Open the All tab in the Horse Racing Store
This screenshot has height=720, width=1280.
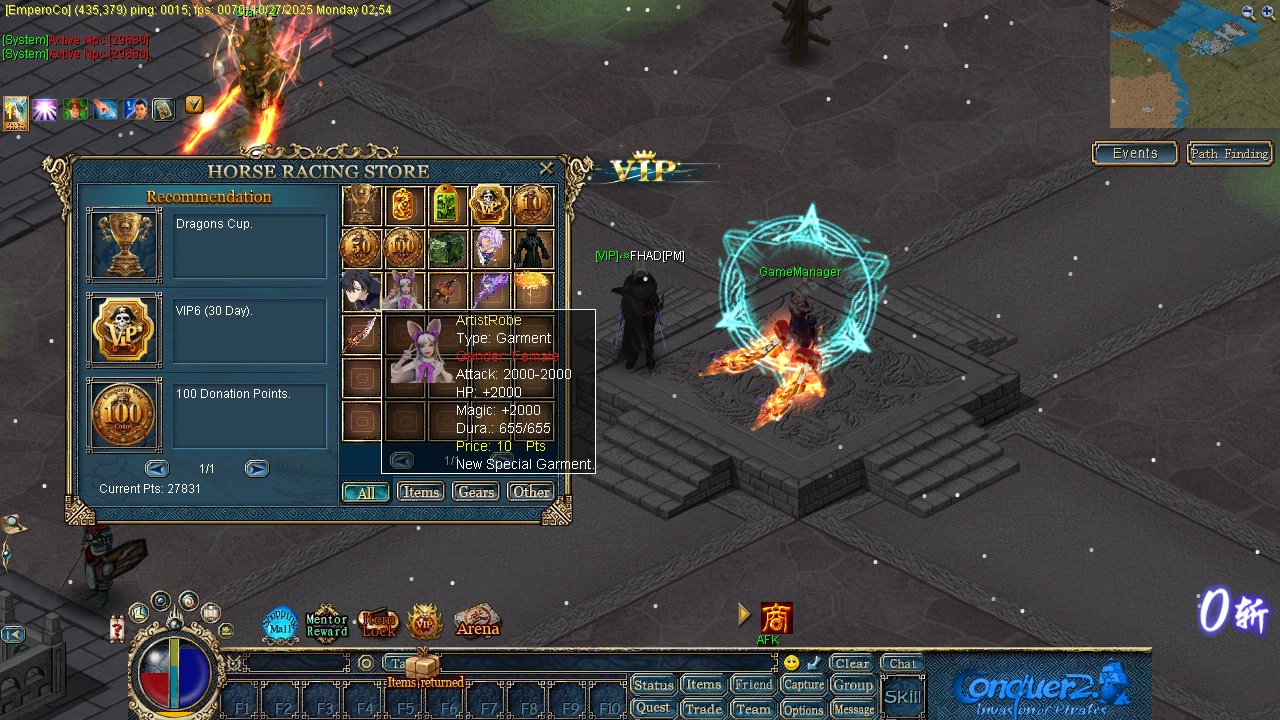[x=365, y=492]
